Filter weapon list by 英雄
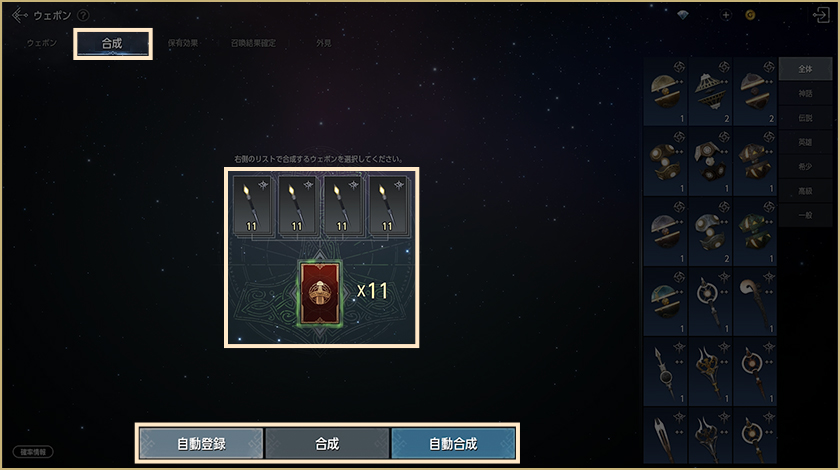 pyautogui.click(x=805, y=142)
